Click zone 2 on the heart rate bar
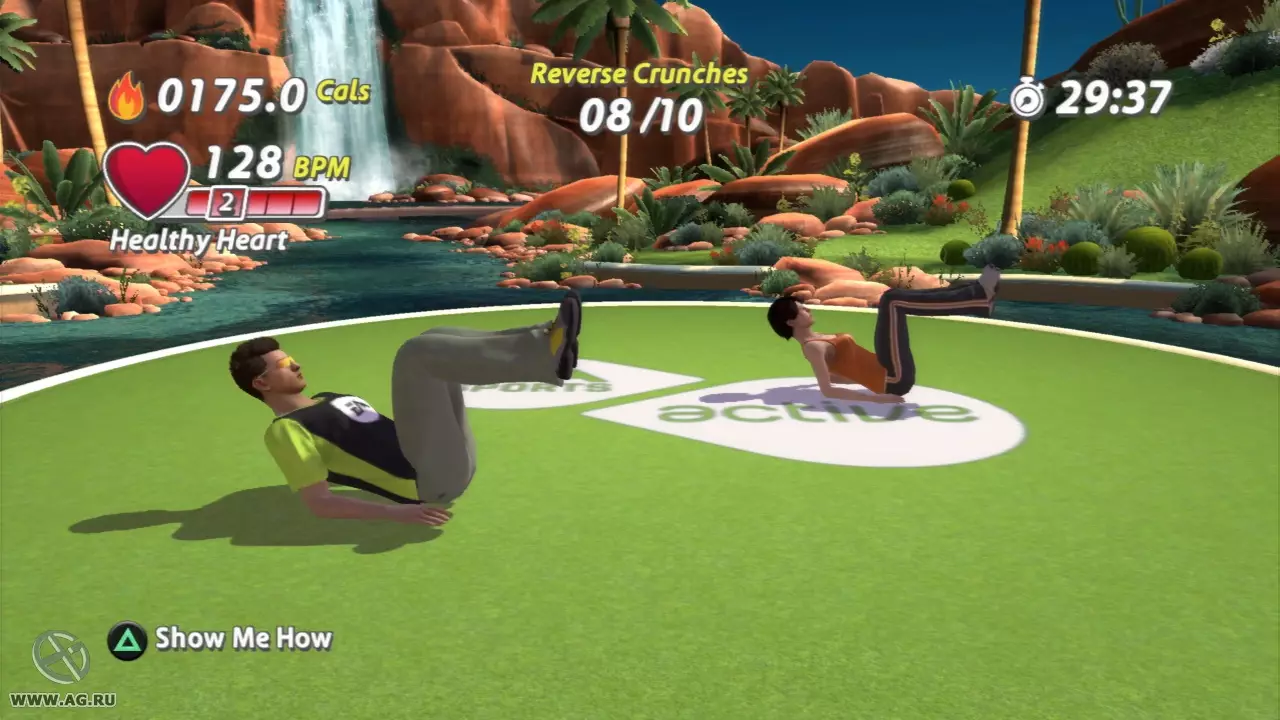Image resolution: width=1280 pixels, height=720 pixels. (x=225, y=205)
